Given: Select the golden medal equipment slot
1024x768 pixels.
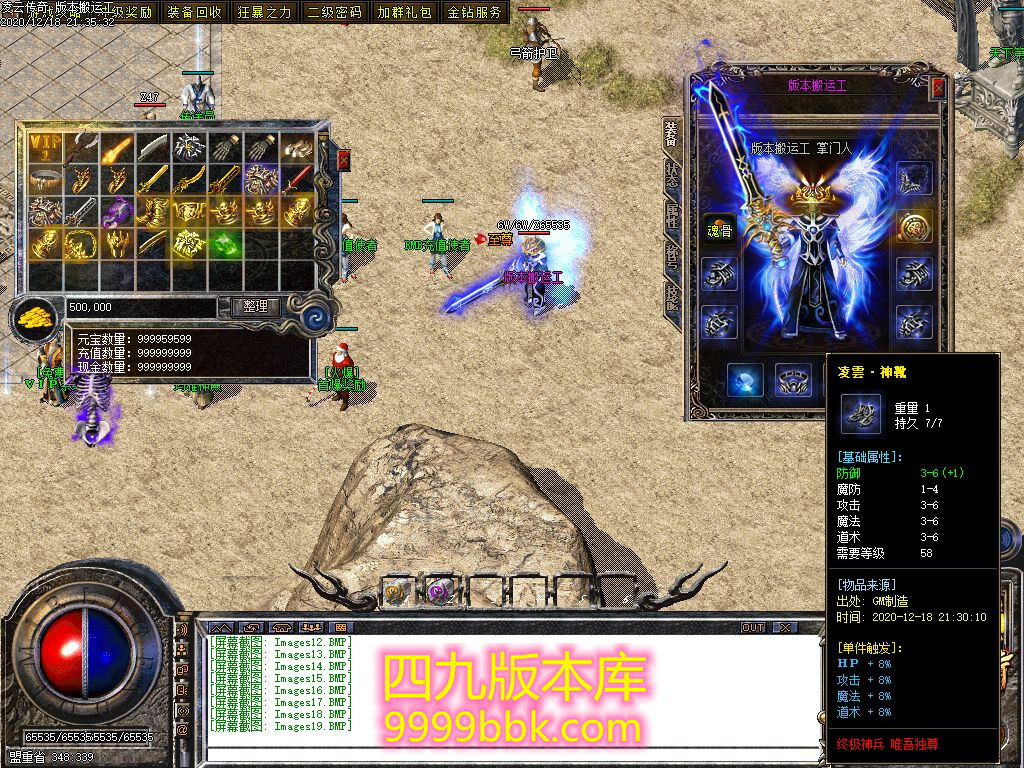Looking at the screenshot, I should (913, 226).
